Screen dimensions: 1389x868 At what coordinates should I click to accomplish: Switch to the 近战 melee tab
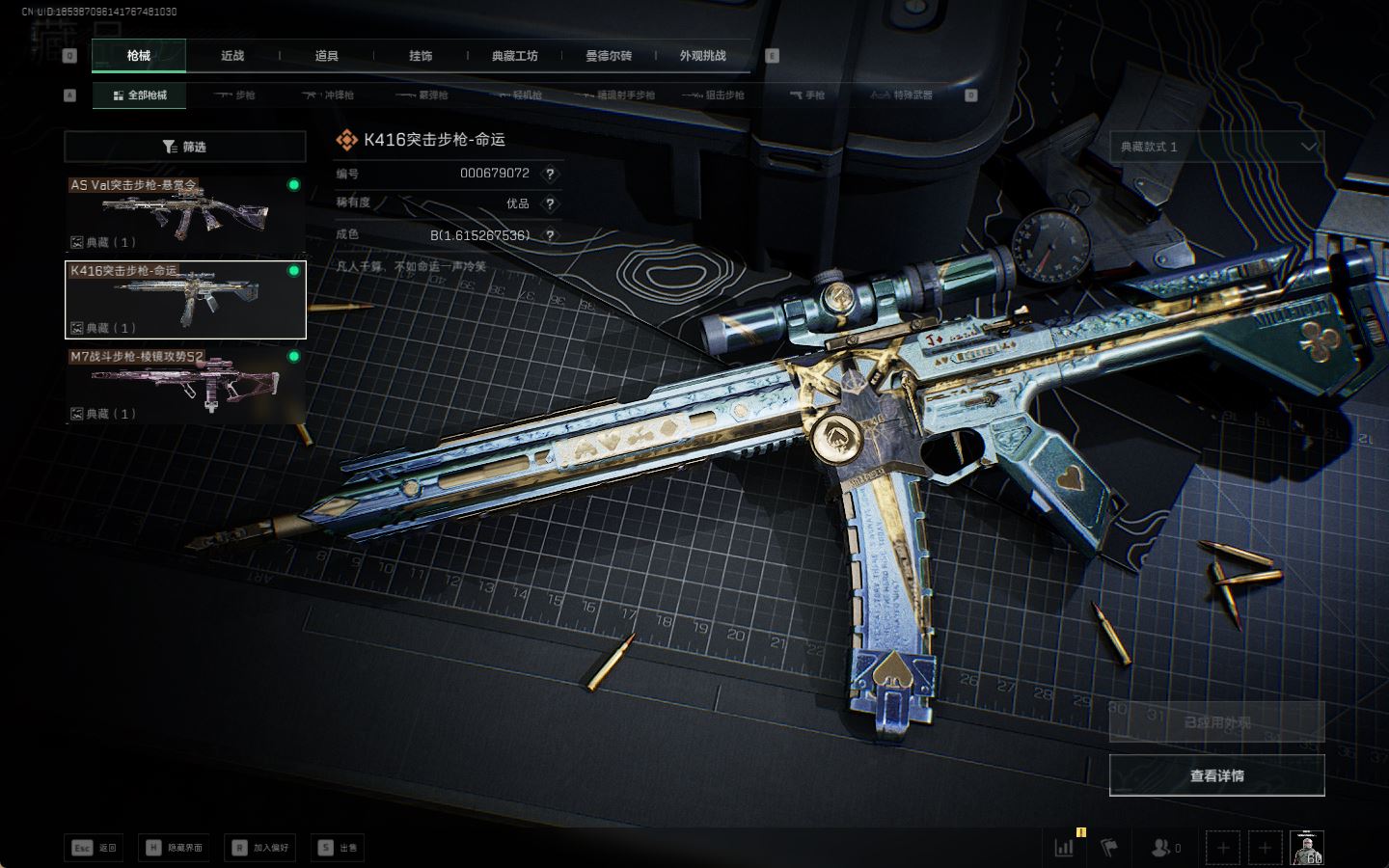(x=232, y=56)
